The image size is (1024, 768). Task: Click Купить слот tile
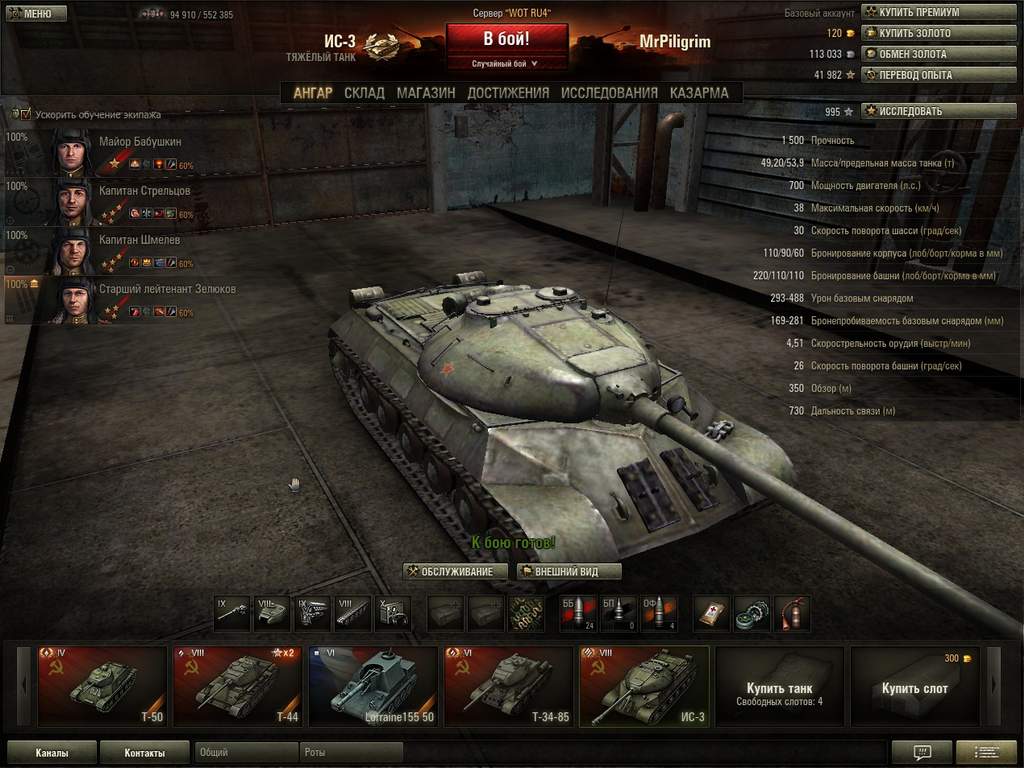[915, 686]
